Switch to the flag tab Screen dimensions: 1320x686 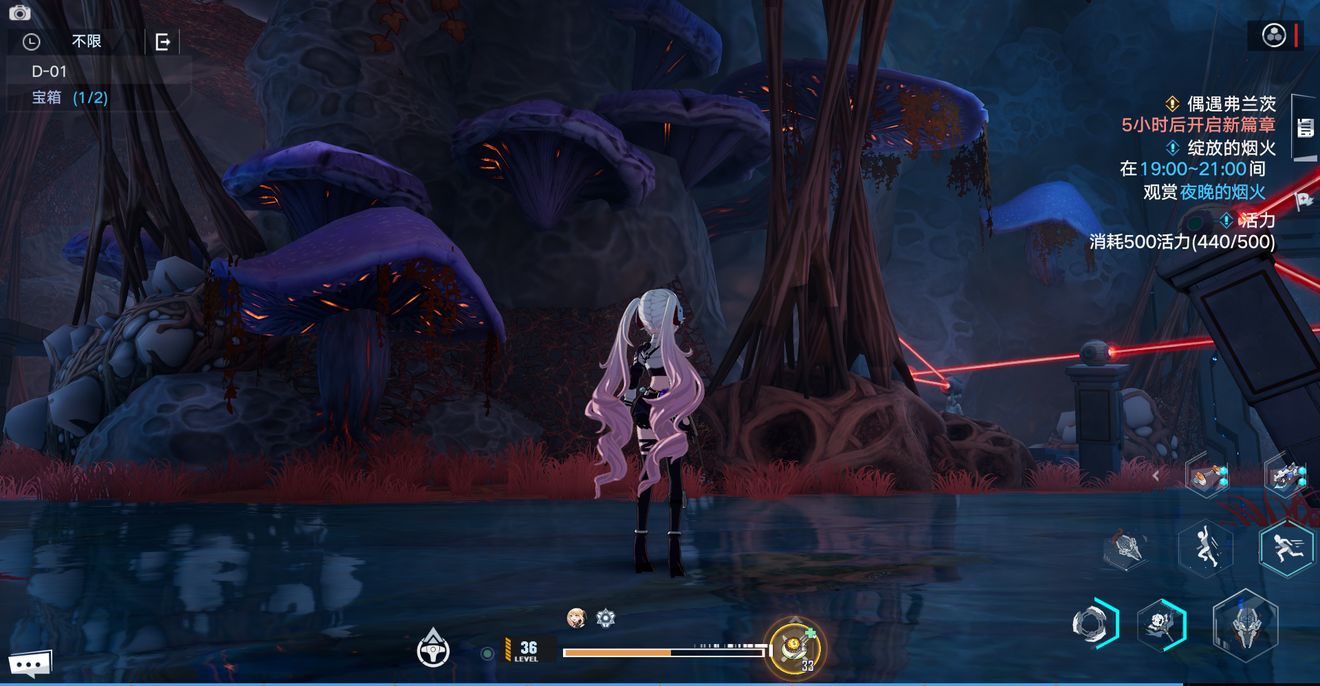1304,200
